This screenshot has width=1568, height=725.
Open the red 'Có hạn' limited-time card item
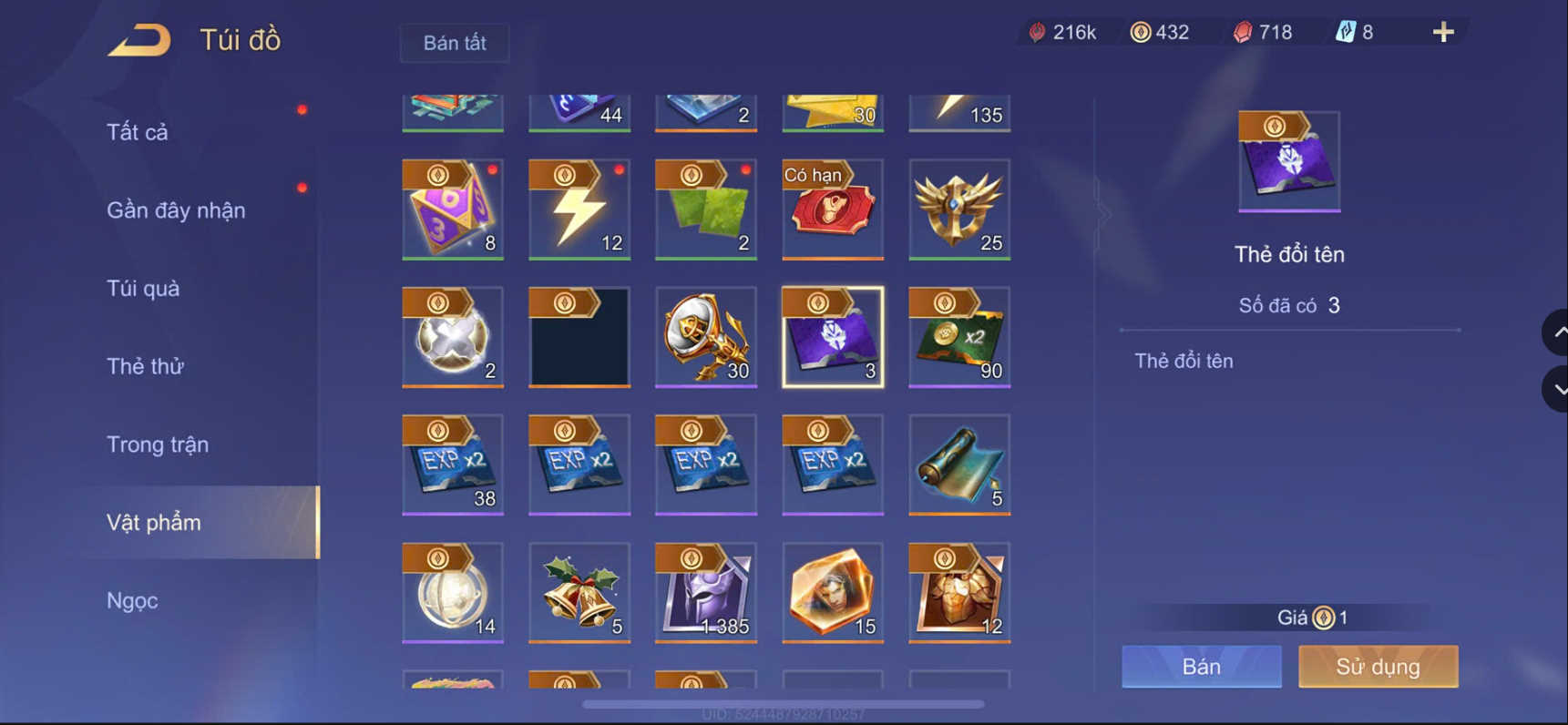click(832, 209)
